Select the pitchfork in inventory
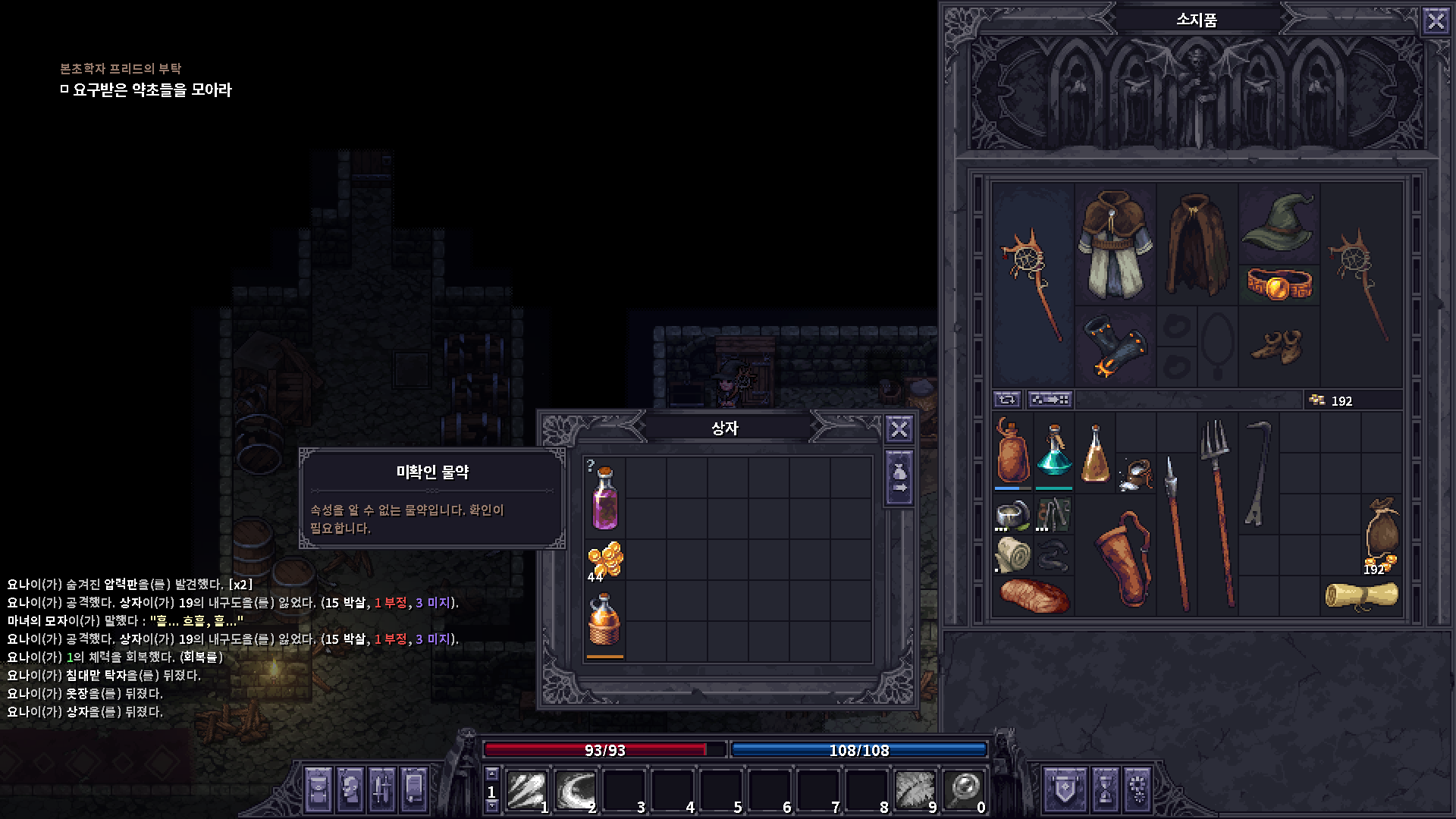The width and height of the screenshot is (1456, 819). tap(1217, 512)
